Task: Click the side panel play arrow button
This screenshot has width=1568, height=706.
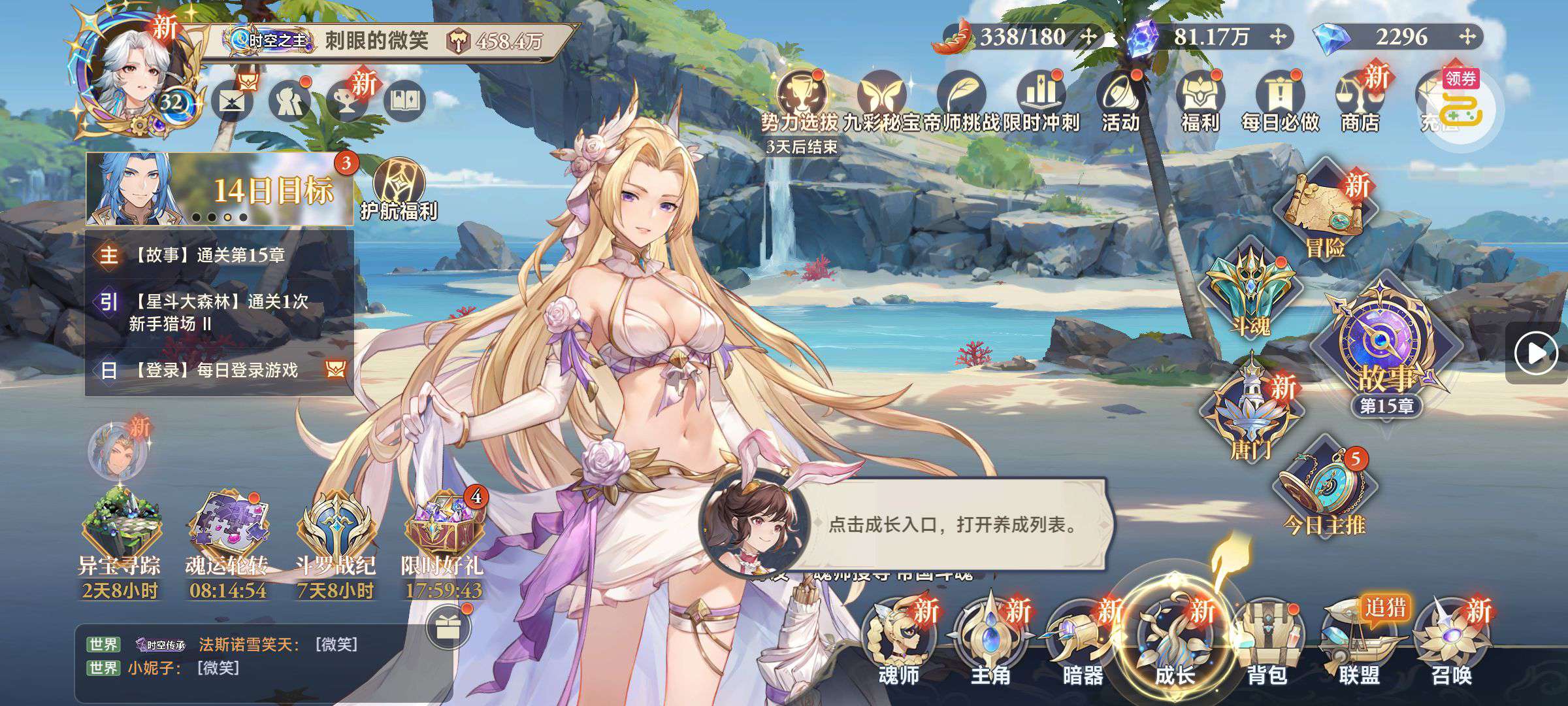Action: [1537, 354]
